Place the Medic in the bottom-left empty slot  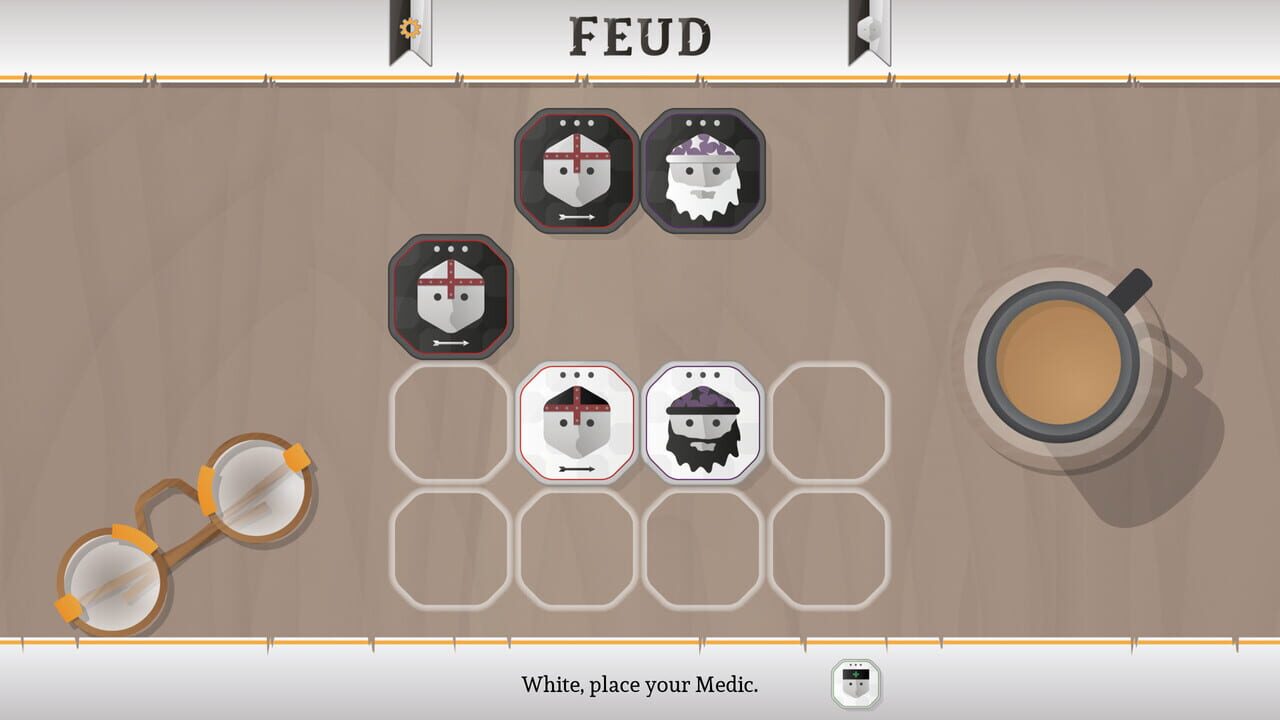click(x=449, y=550)
